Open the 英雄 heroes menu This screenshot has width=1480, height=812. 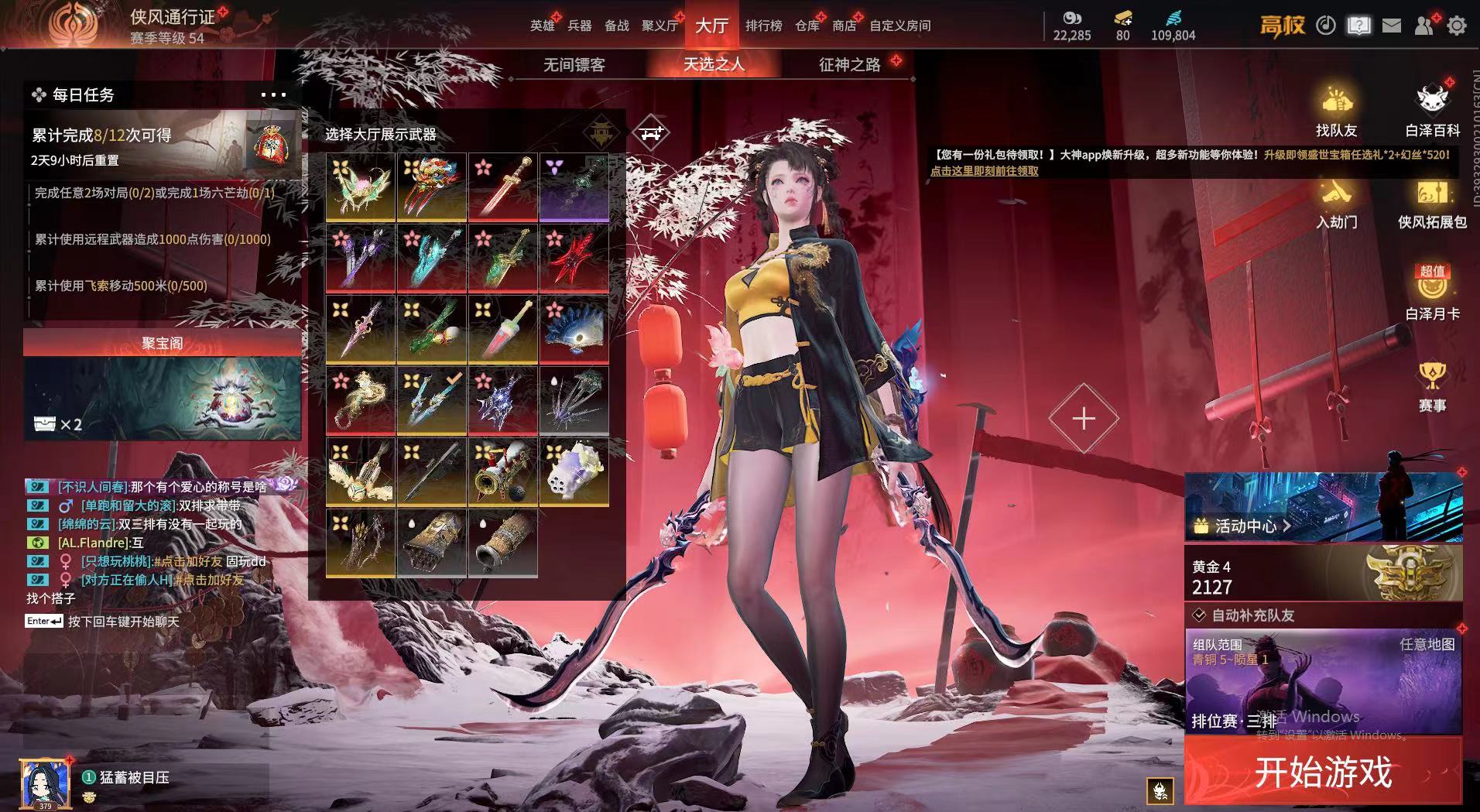(542, 26)
